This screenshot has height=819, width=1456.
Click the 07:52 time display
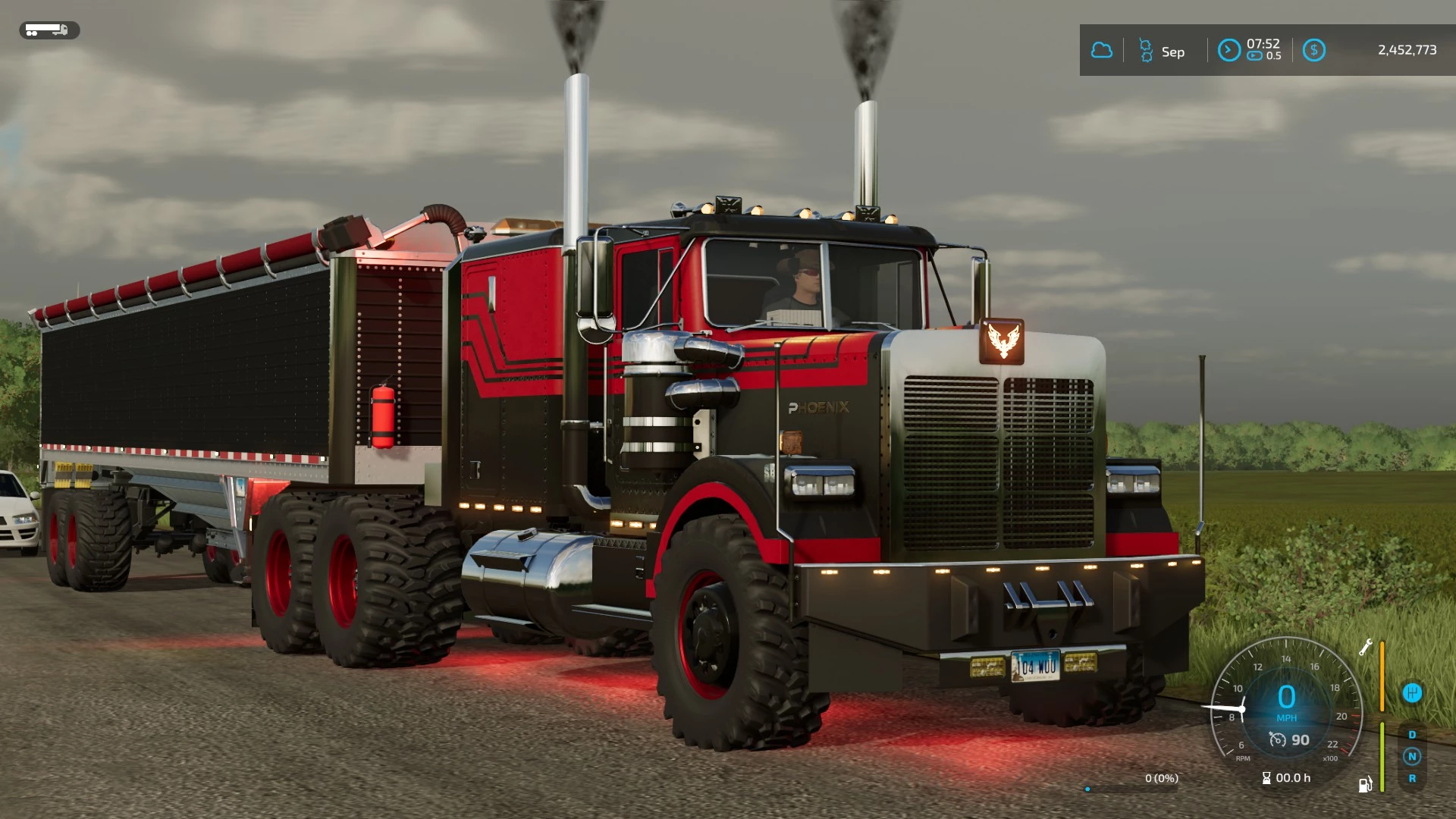[x=1263, y=44]
